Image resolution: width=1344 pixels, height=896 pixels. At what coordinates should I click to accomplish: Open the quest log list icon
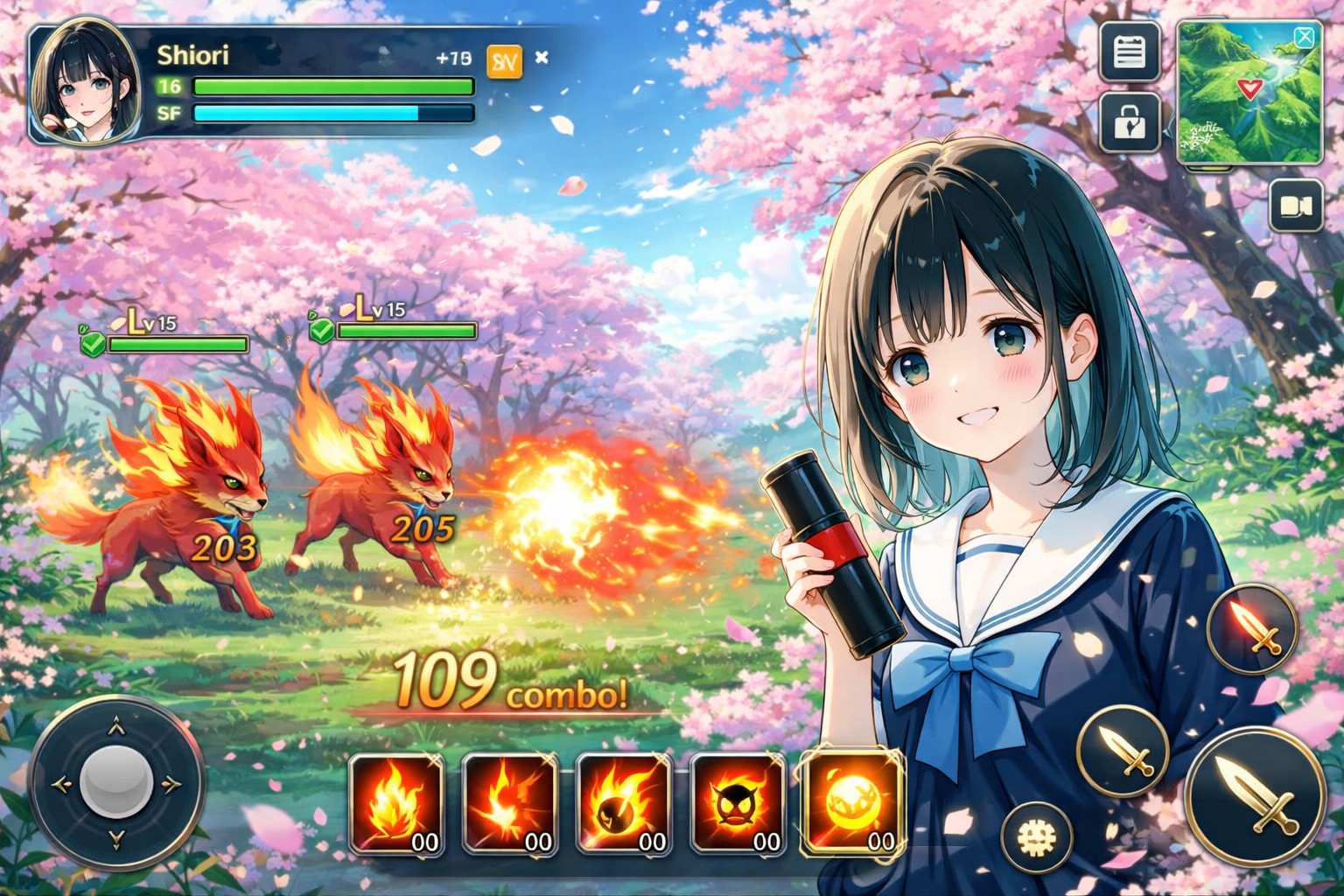1130,52
